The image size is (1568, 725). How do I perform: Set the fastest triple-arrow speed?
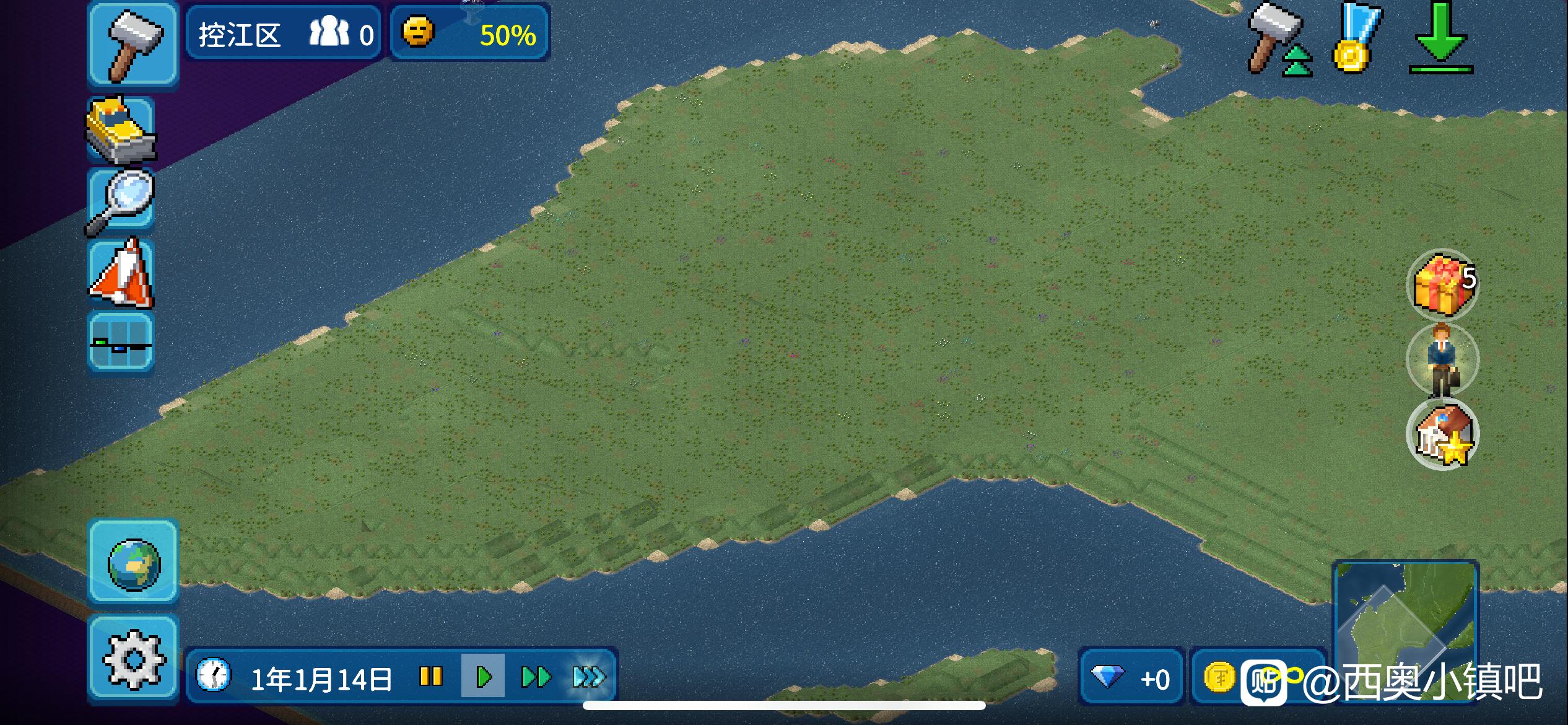(x=588, y=677)
